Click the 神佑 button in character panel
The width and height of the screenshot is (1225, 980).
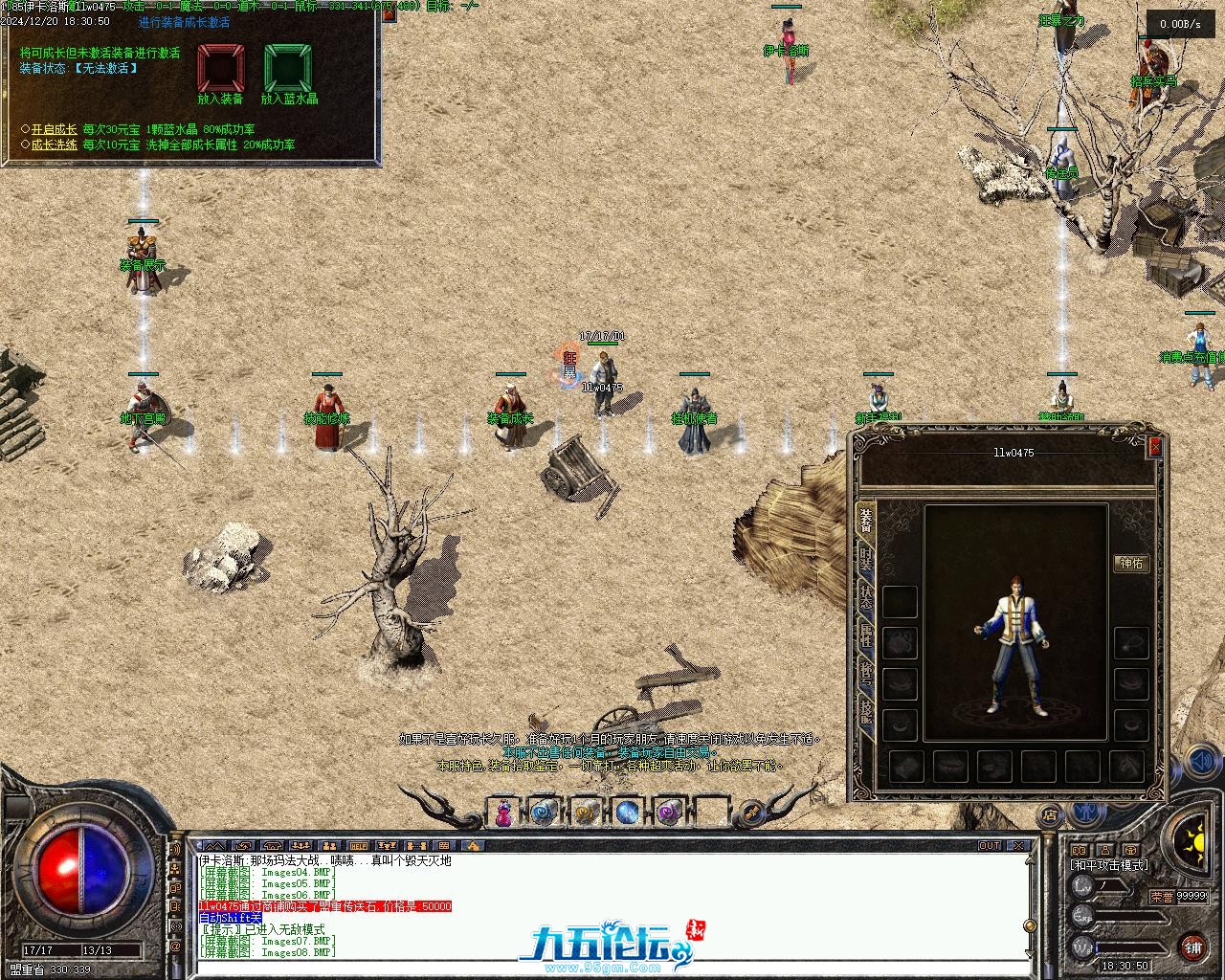[1131, 564]
